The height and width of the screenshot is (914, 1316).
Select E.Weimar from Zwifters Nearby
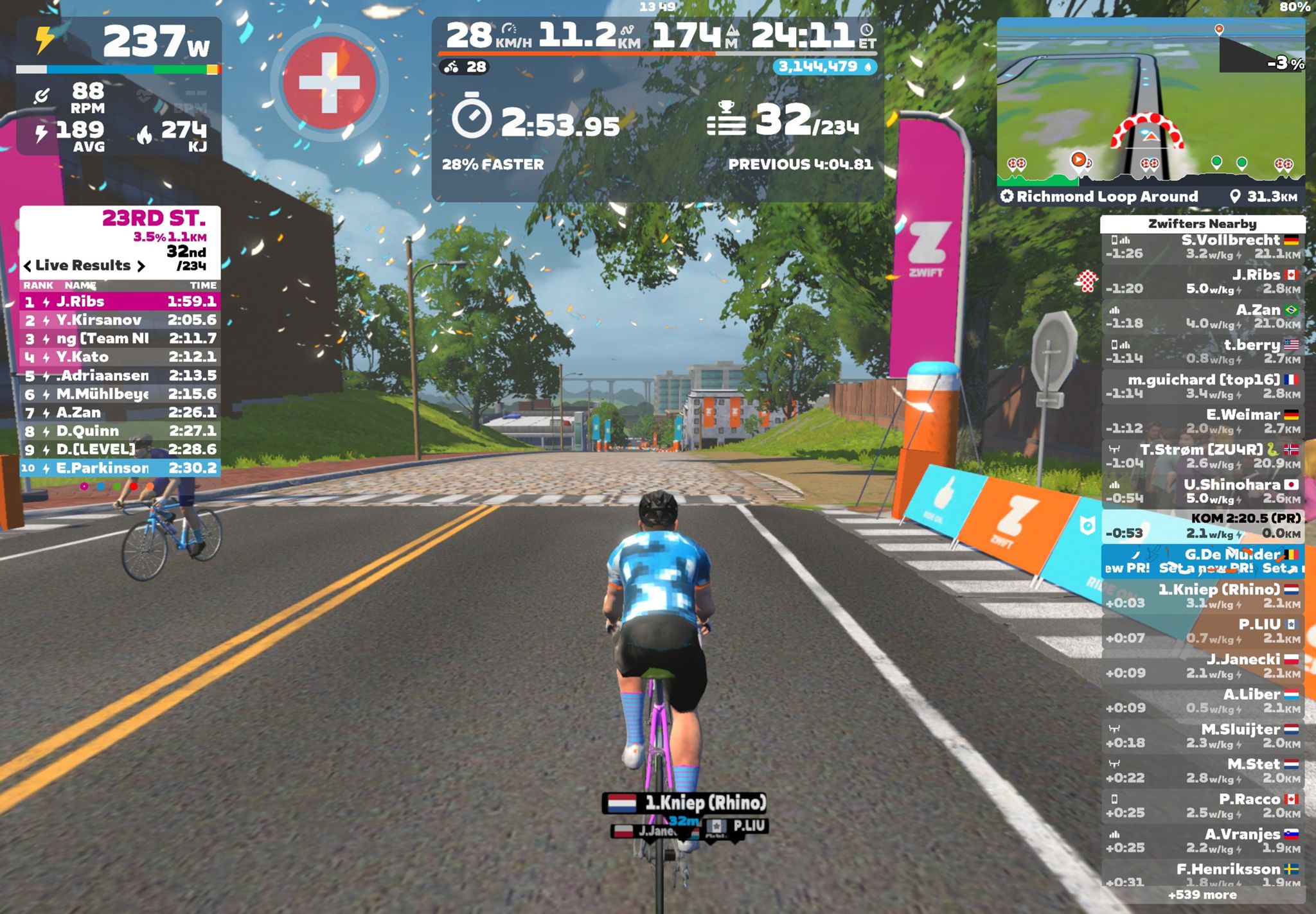[1202, 421]
